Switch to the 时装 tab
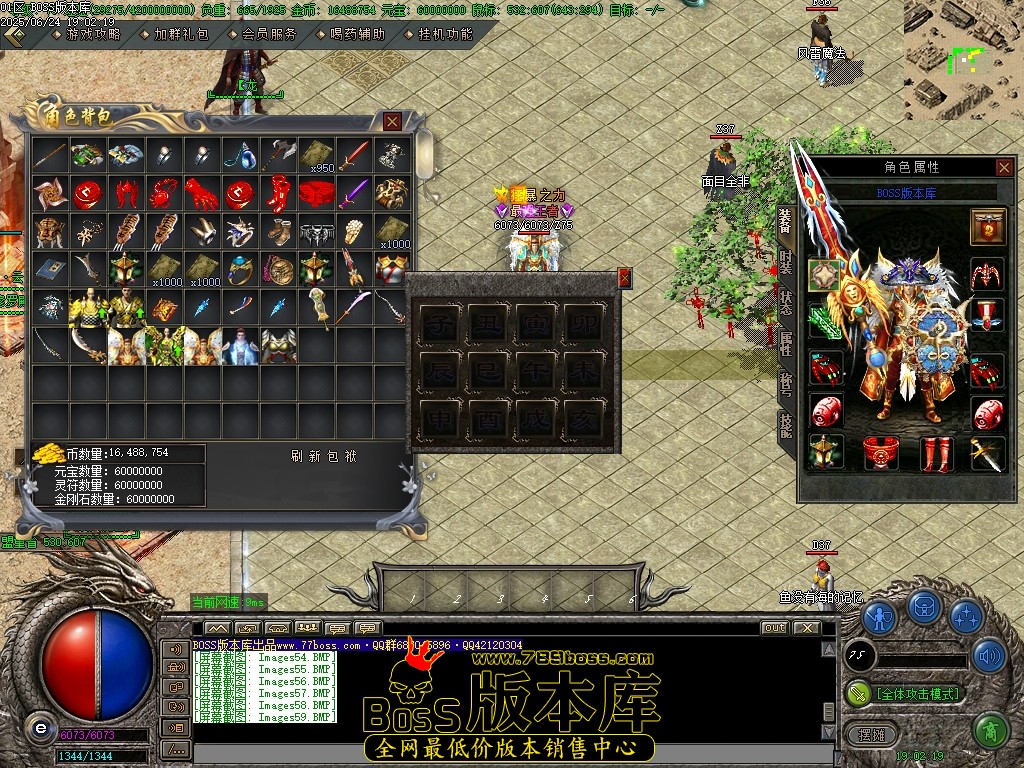 [x=786, y=263]
